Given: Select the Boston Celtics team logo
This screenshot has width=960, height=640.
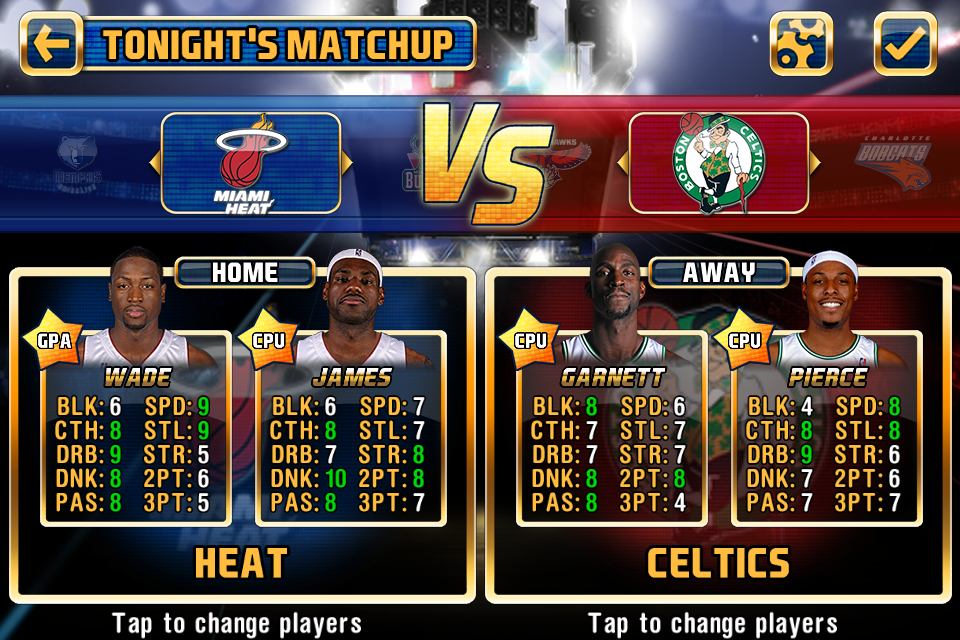Looking at the screenshot, I should 718,163.
